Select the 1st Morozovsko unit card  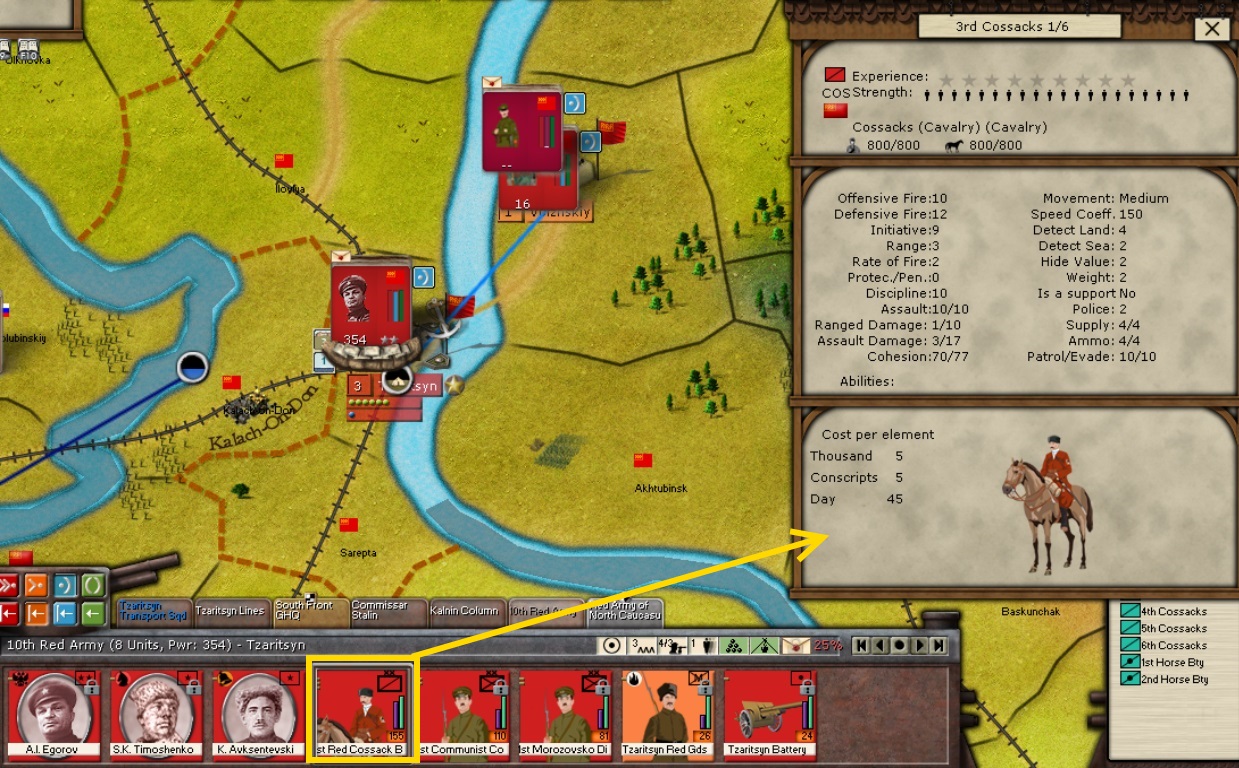click(565, 711)
